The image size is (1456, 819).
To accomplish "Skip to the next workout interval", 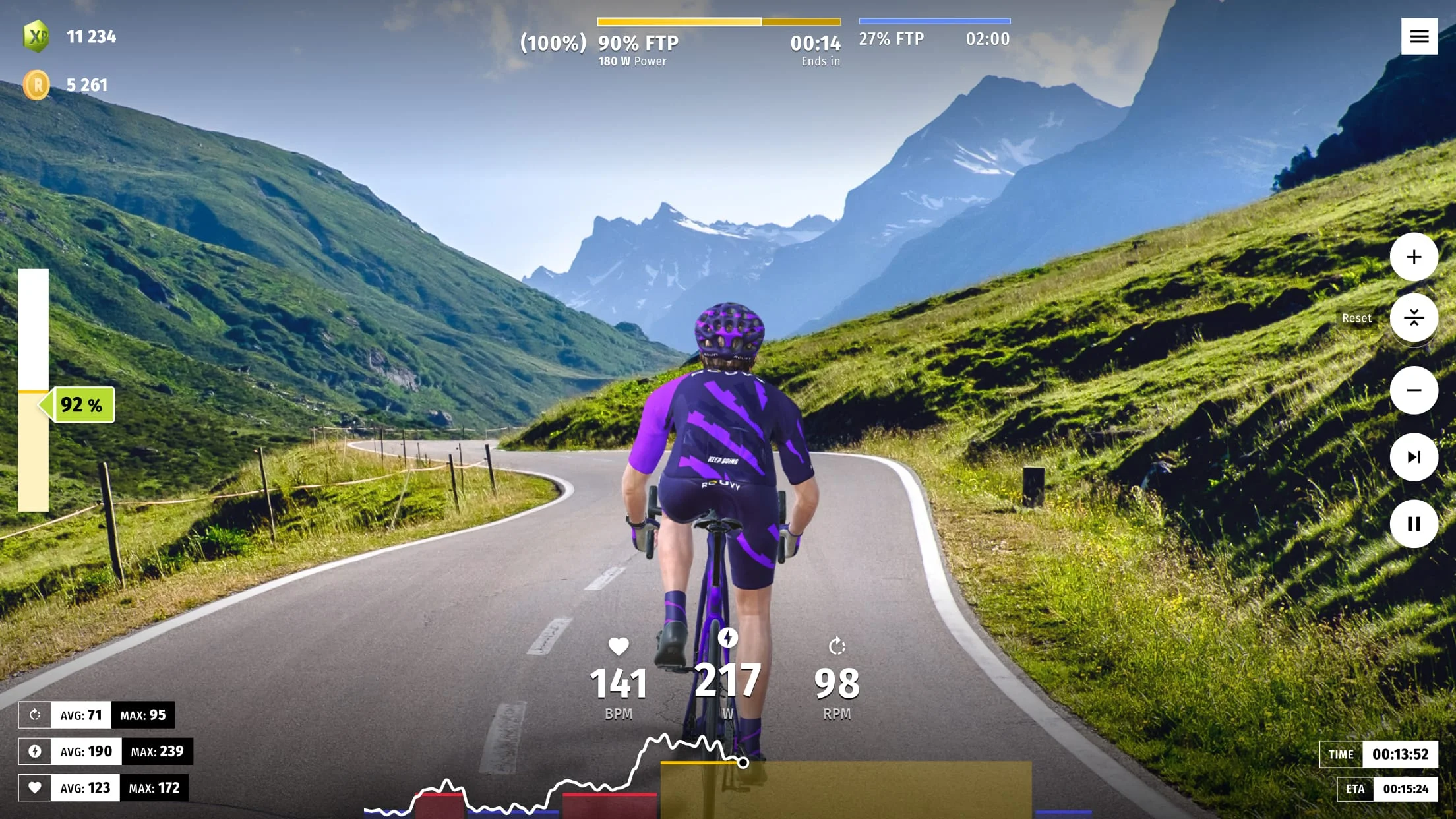I will click(1413, 457).
